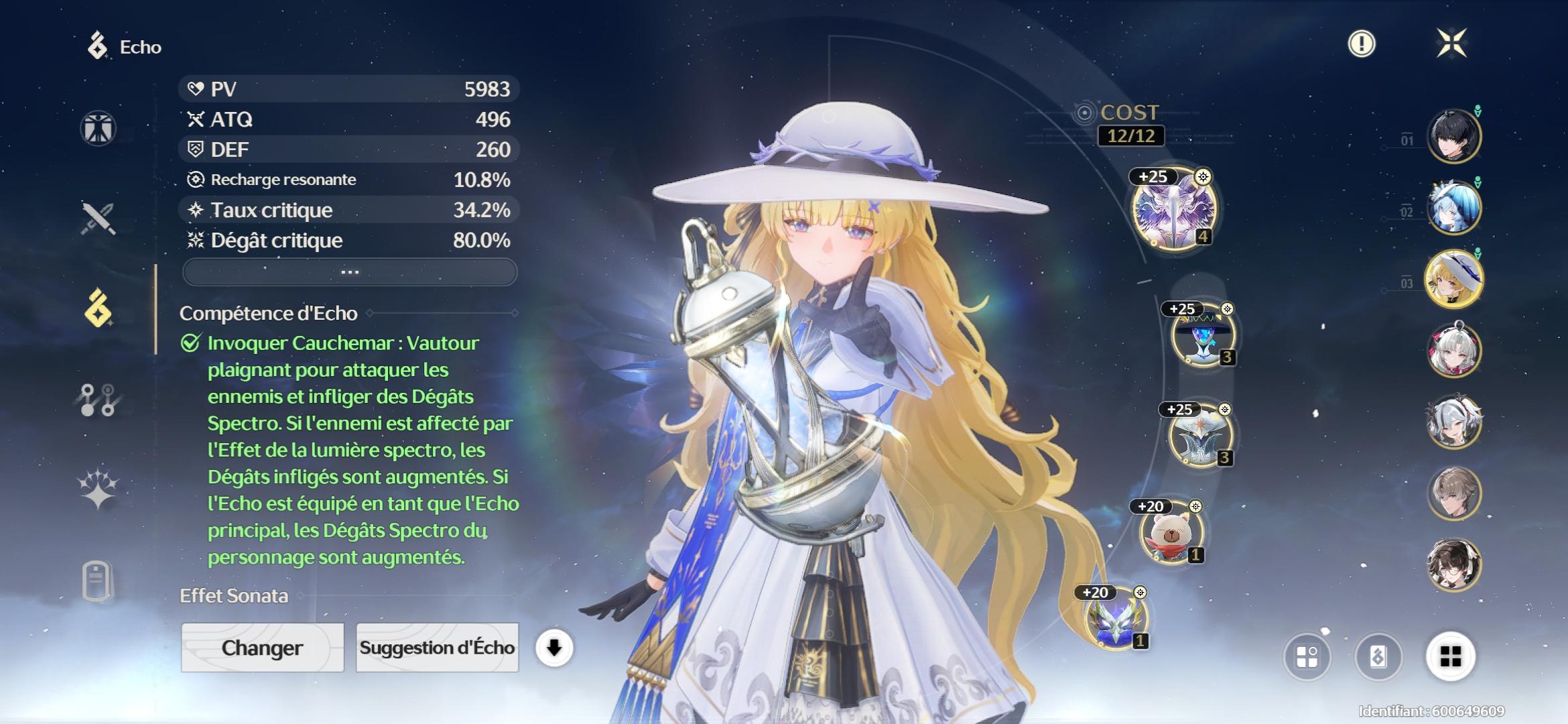Click the round down-arrow button

pos(554,648)
